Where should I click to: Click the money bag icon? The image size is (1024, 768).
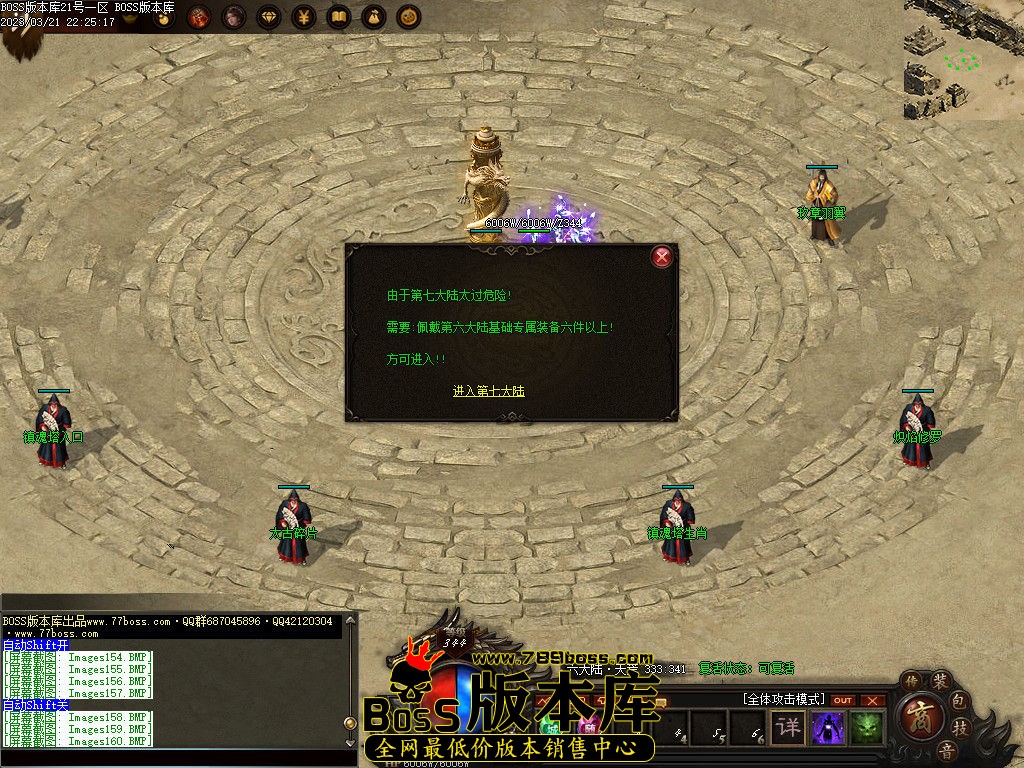373,17
